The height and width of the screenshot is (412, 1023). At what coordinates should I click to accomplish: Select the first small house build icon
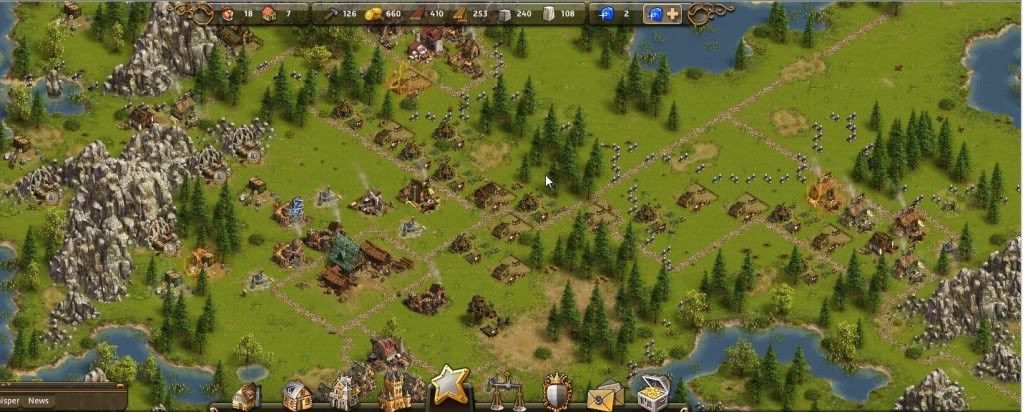pos(245,396)
